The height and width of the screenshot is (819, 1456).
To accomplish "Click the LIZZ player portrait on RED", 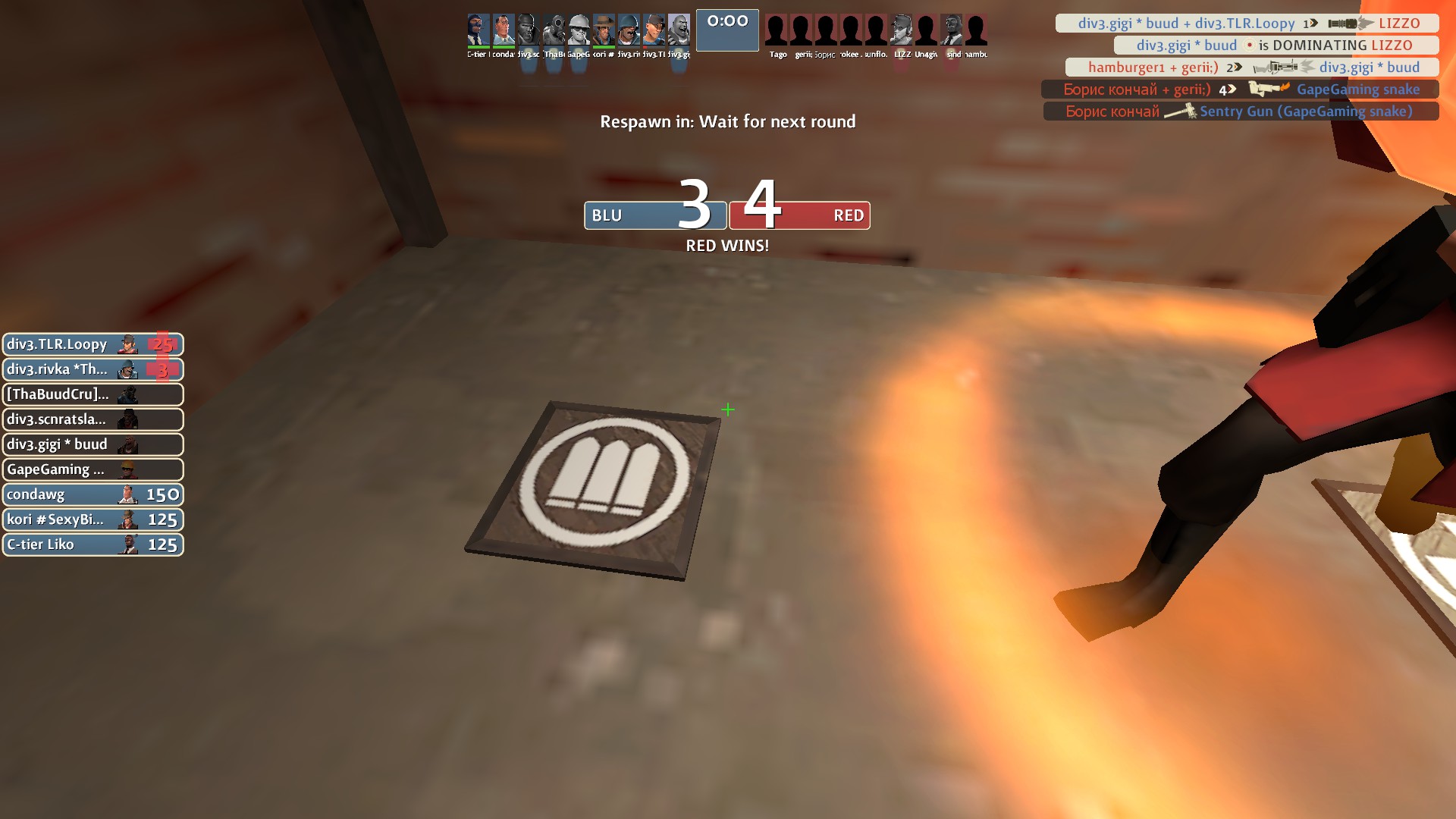I will [902, 32].
